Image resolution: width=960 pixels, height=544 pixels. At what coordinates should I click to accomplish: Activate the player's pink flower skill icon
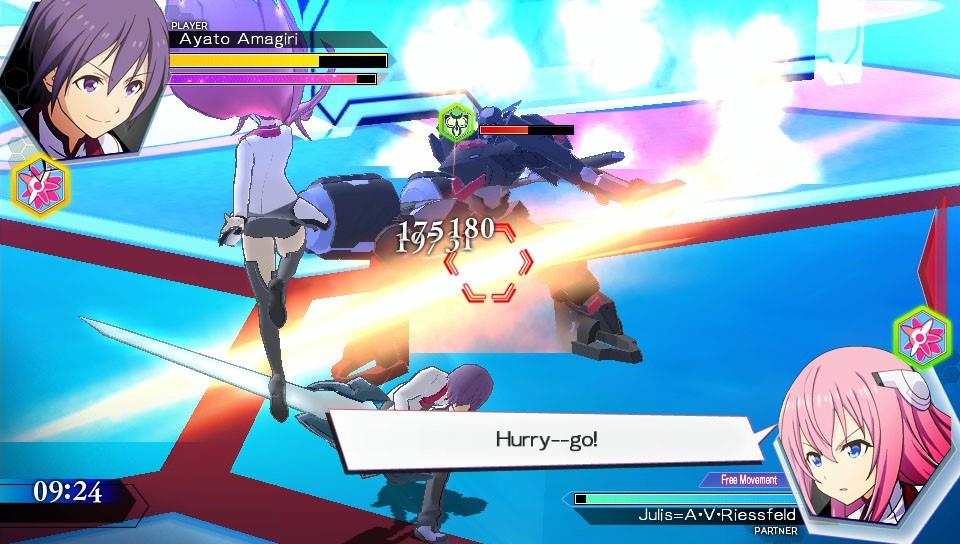40,186
